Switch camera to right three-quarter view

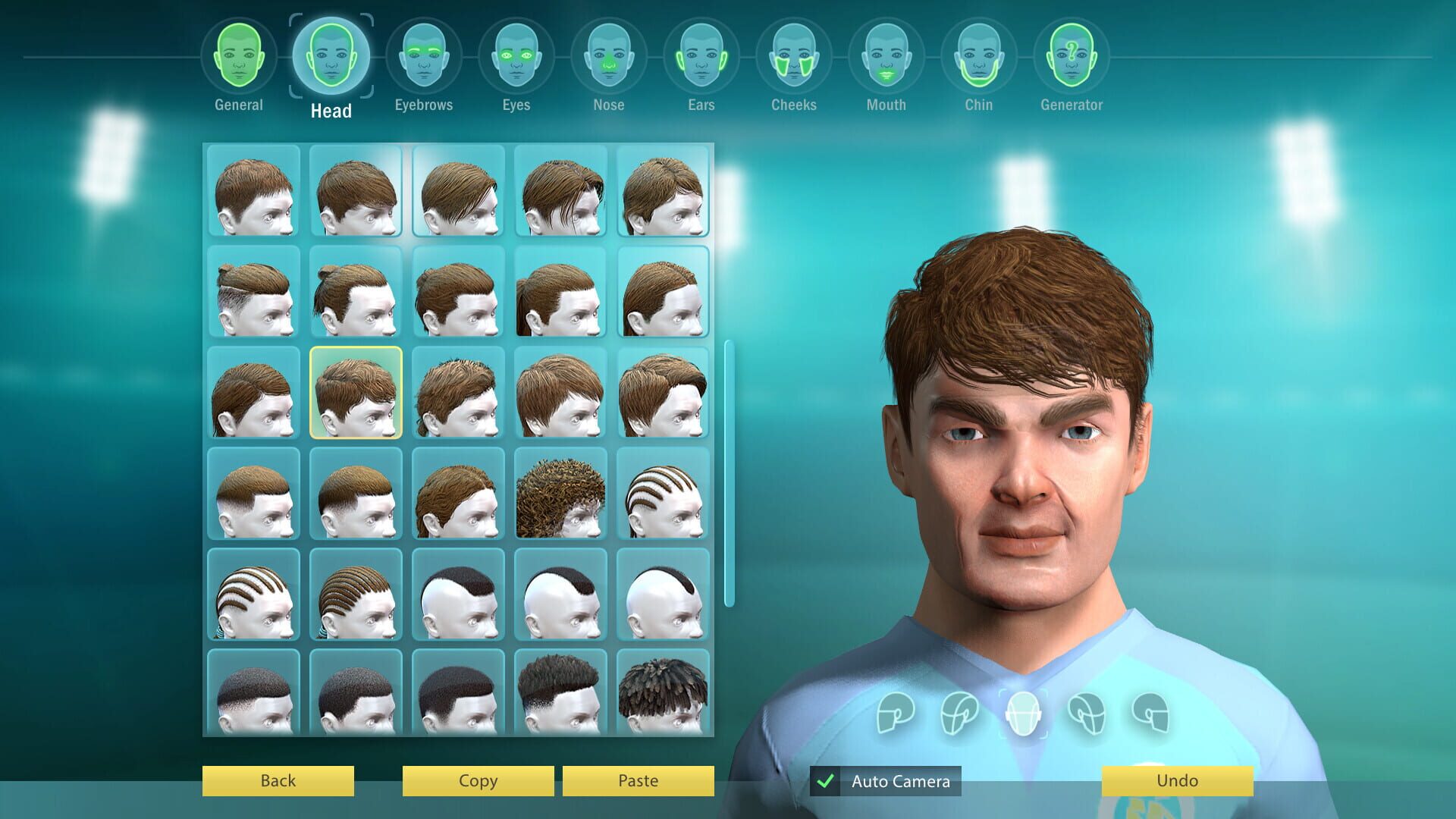(1086, 714)
